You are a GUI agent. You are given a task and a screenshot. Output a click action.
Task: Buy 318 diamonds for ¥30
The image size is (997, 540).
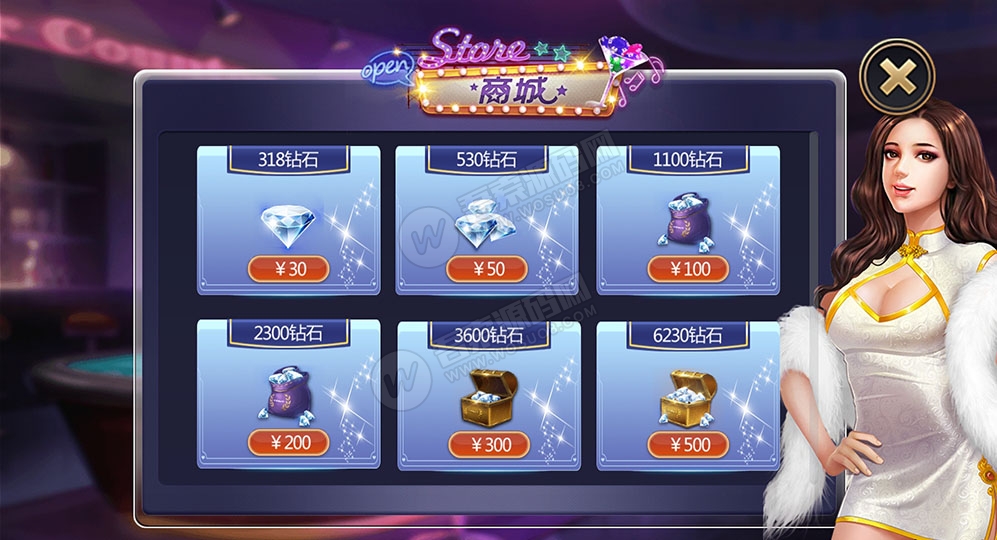(288, 269)
